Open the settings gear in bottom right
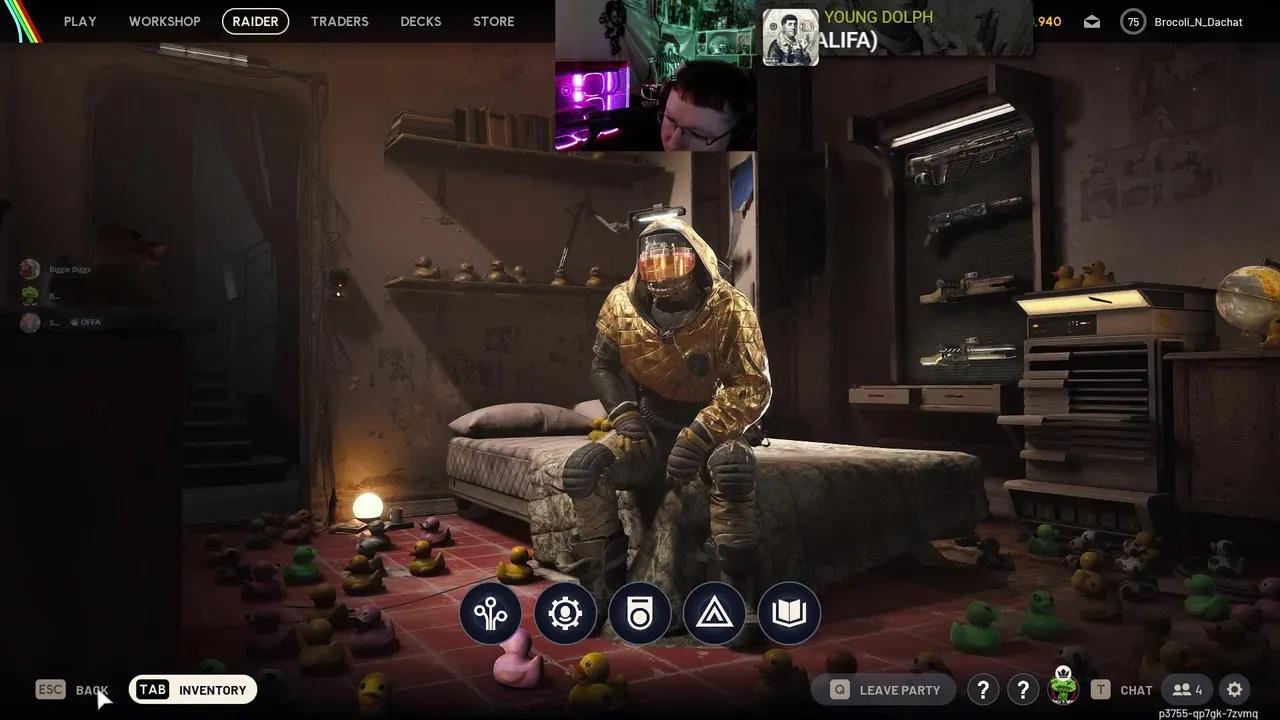The width and height of the screenshot is (1280, 720). coord(1235,690)
